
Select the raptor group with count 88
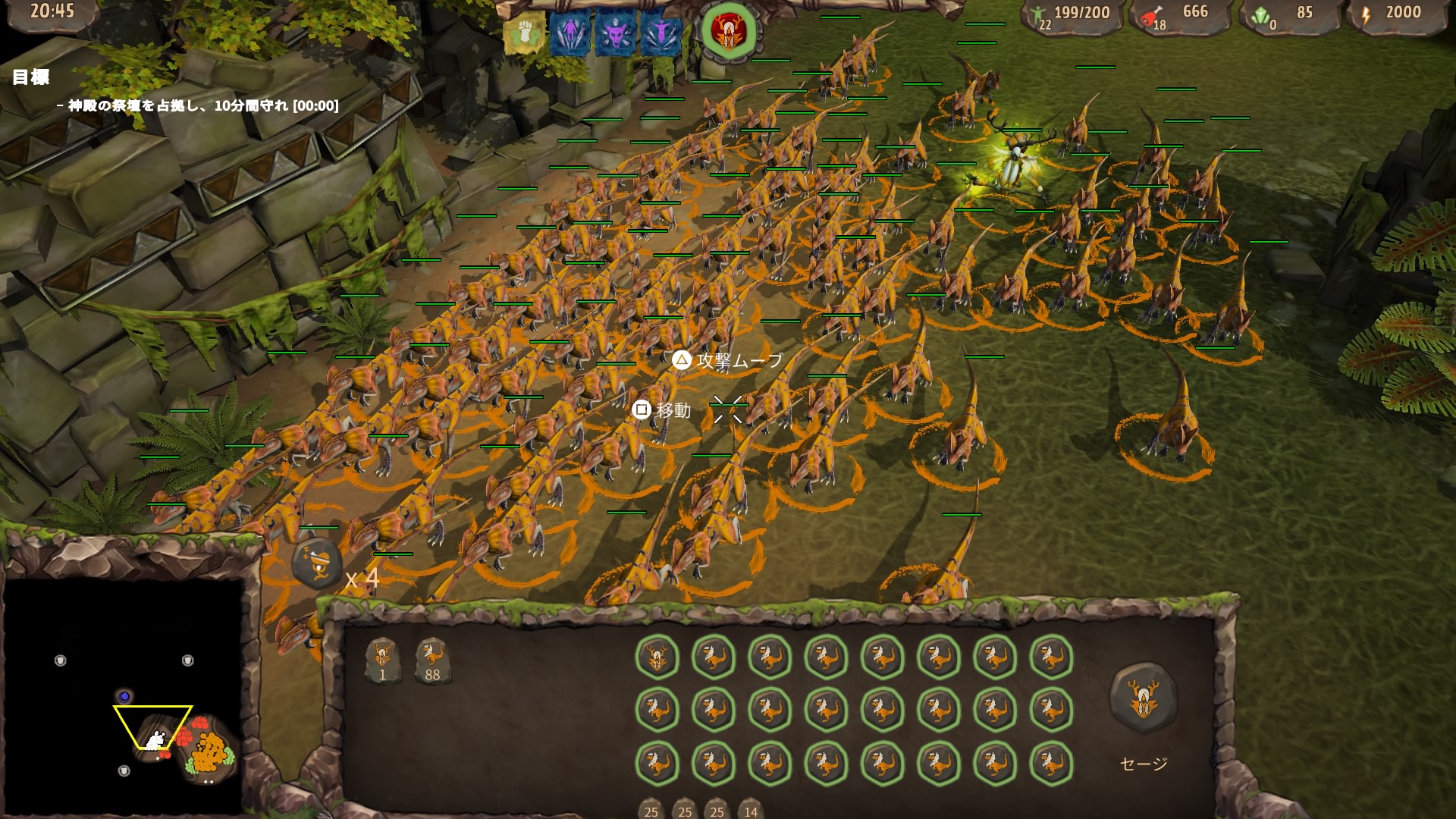coord(432,661)
